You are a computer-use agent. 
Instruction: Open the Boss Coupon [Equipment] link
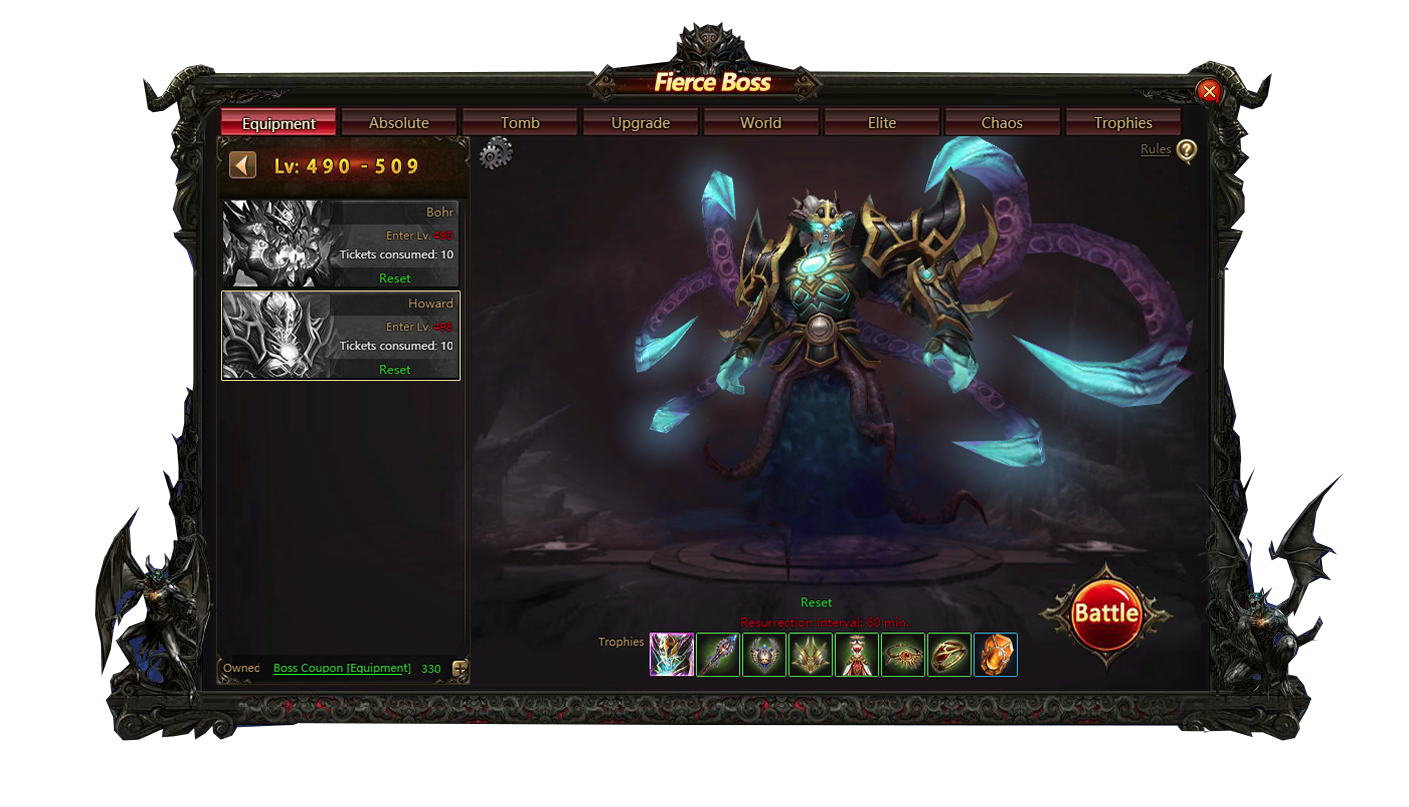342,668
